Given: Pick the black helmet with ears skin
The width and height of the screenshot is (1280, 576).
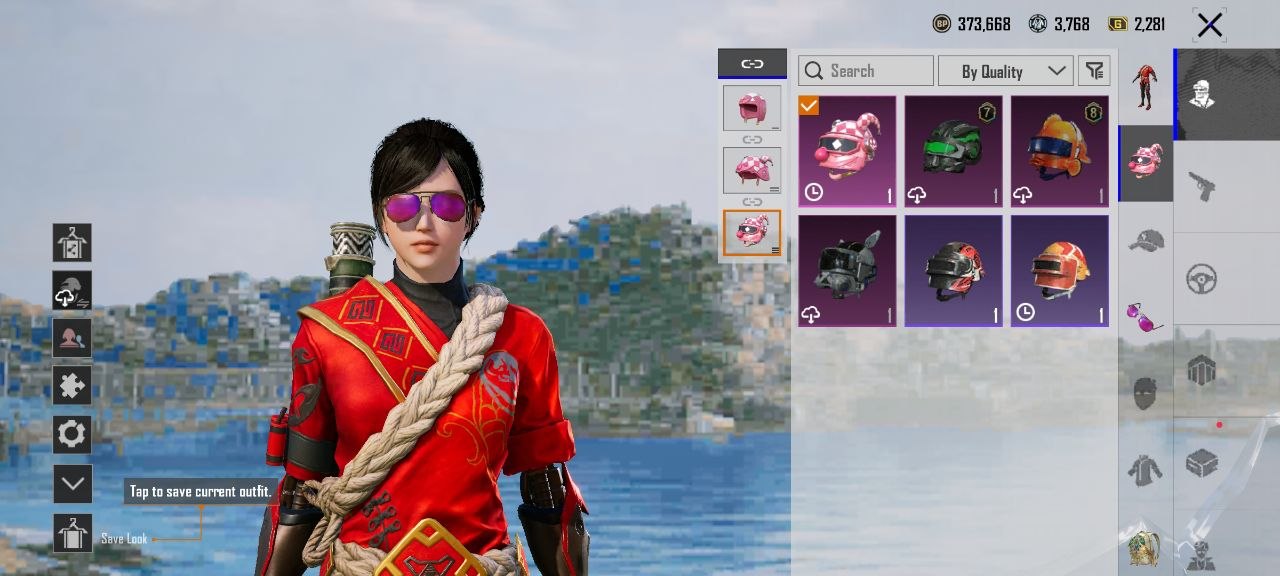Looking at the screenshot, I should click(847, 270).
